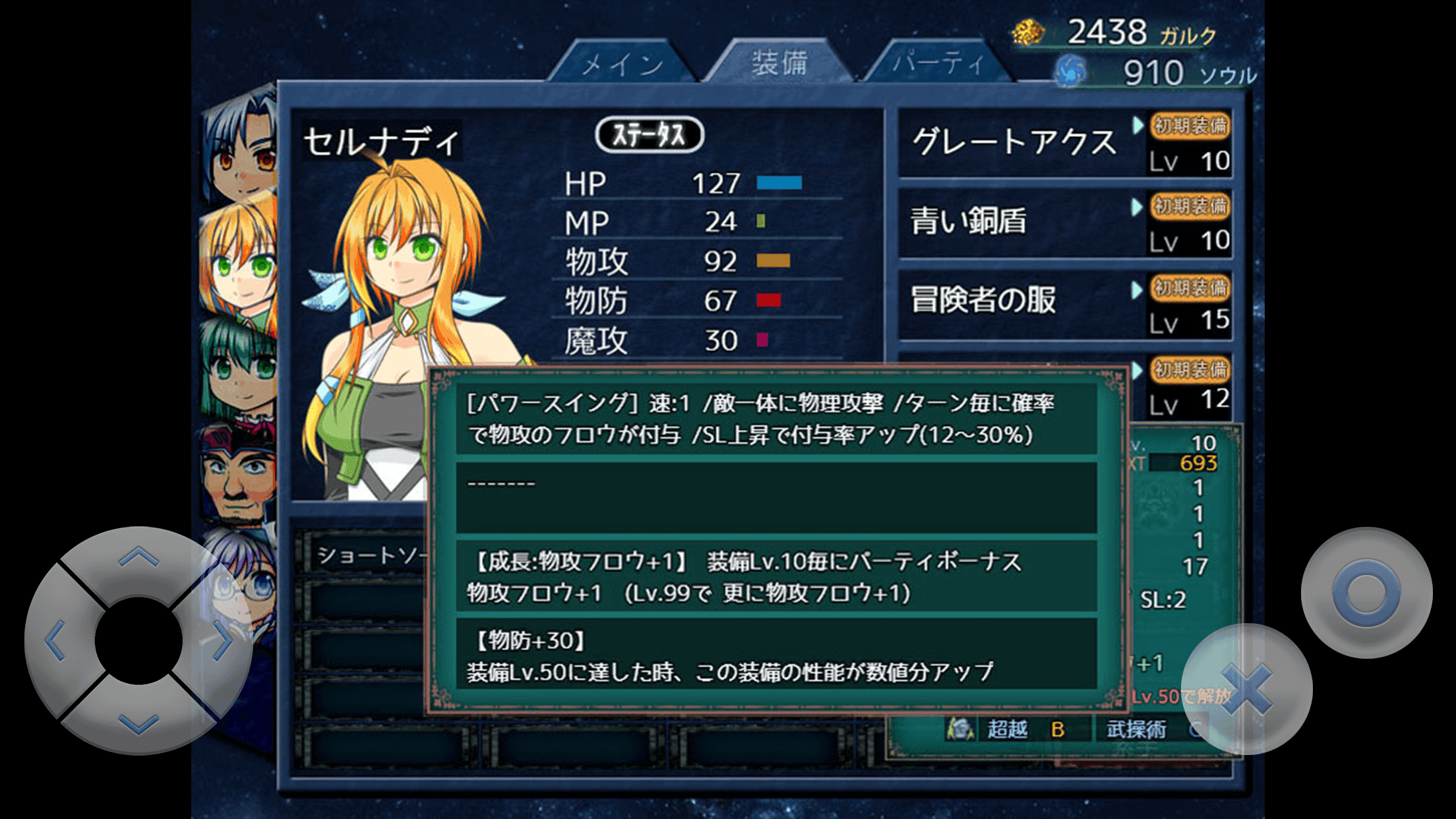This screenshot has width=1456, height=819.
Task: Select the monster icon next to 超越
Action: pyautogui.click(x=961, y=729)
